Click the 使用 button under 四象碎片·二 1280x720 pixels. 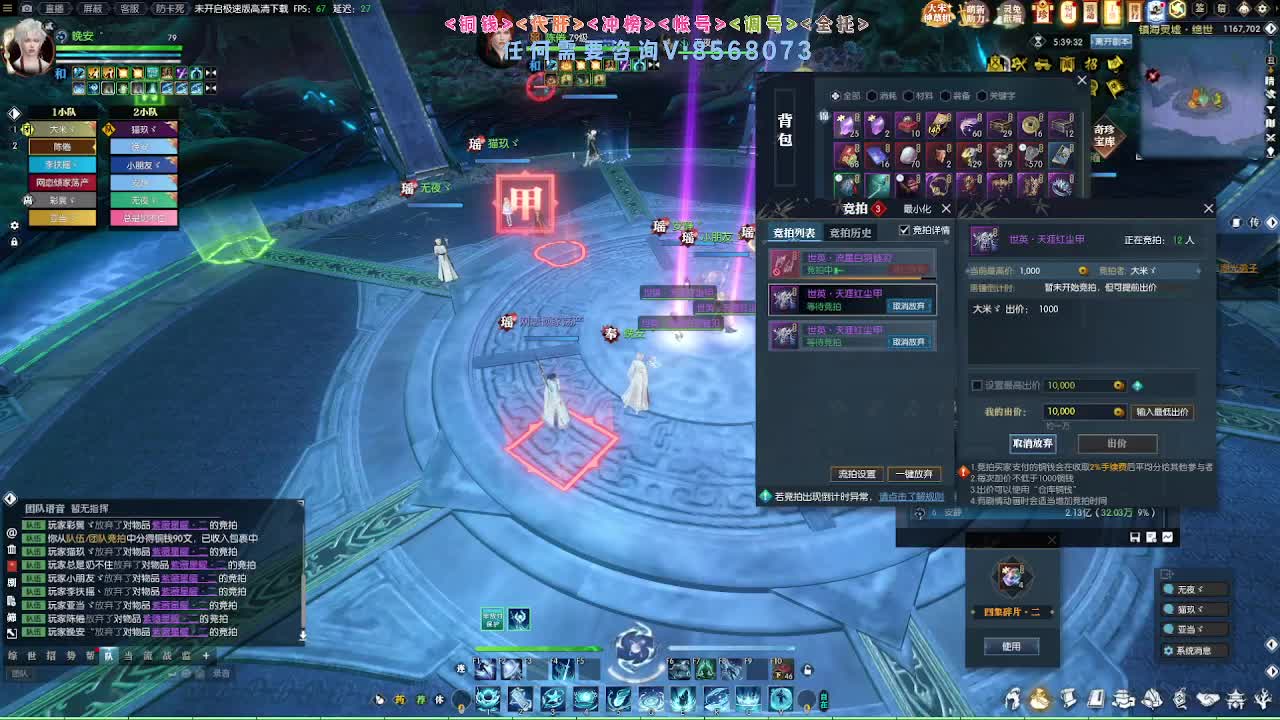1011,646
